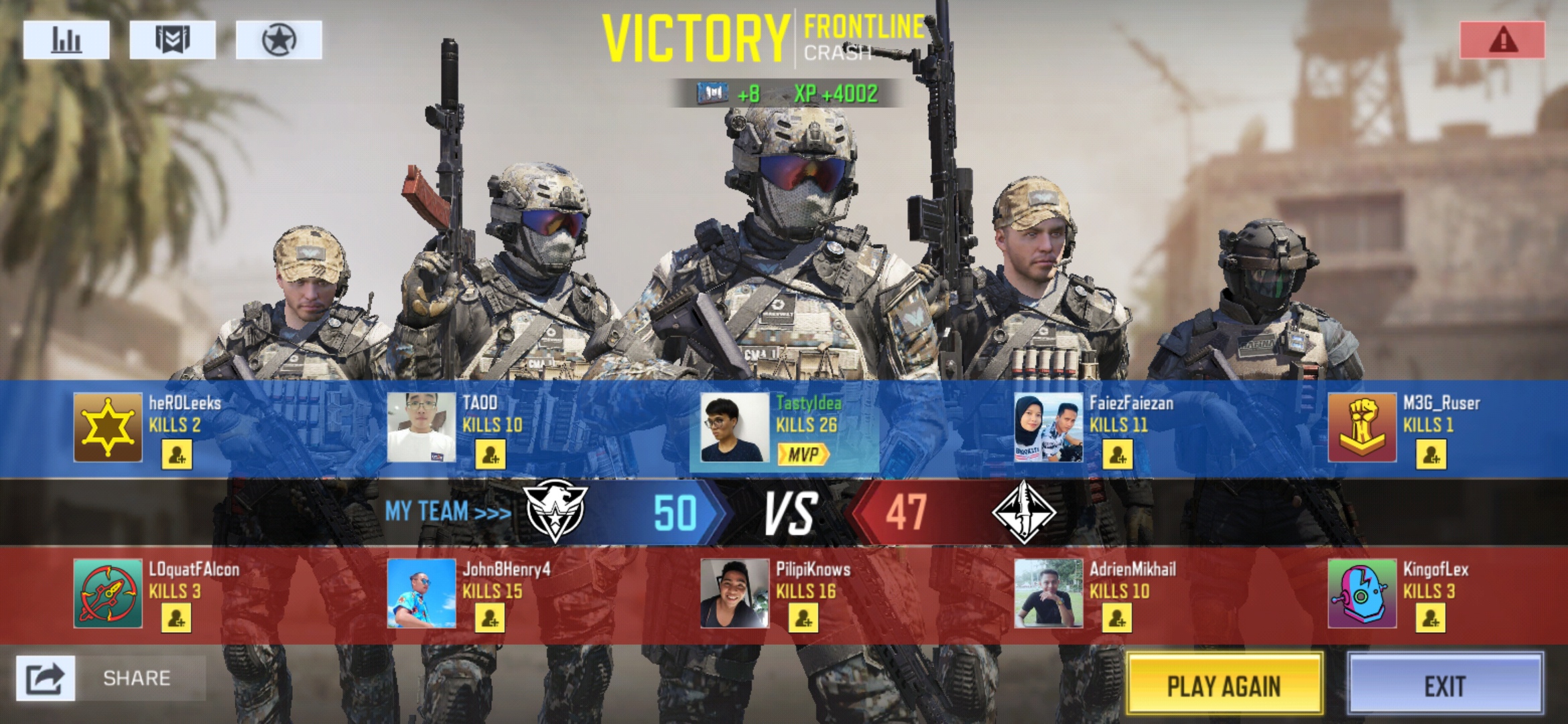Viewport: 1568px width, 724px height.
Task: Open the star emblem tab
Action: point(279,40)
